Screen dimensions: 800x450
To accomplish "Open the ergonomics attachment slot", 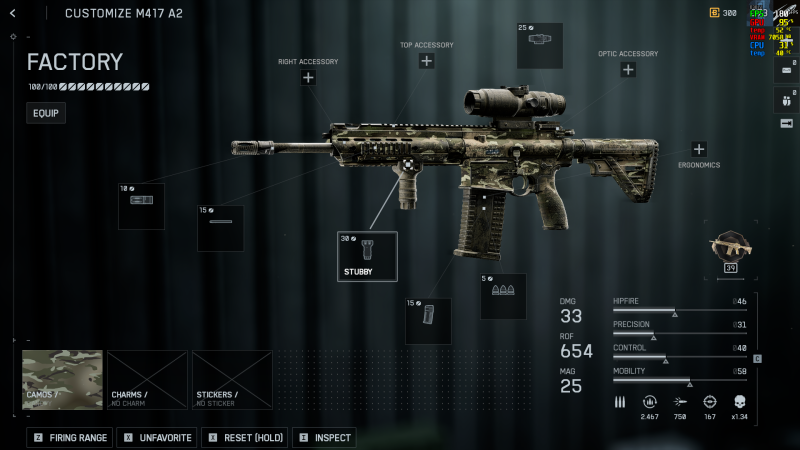I will [x=699, y=149].
